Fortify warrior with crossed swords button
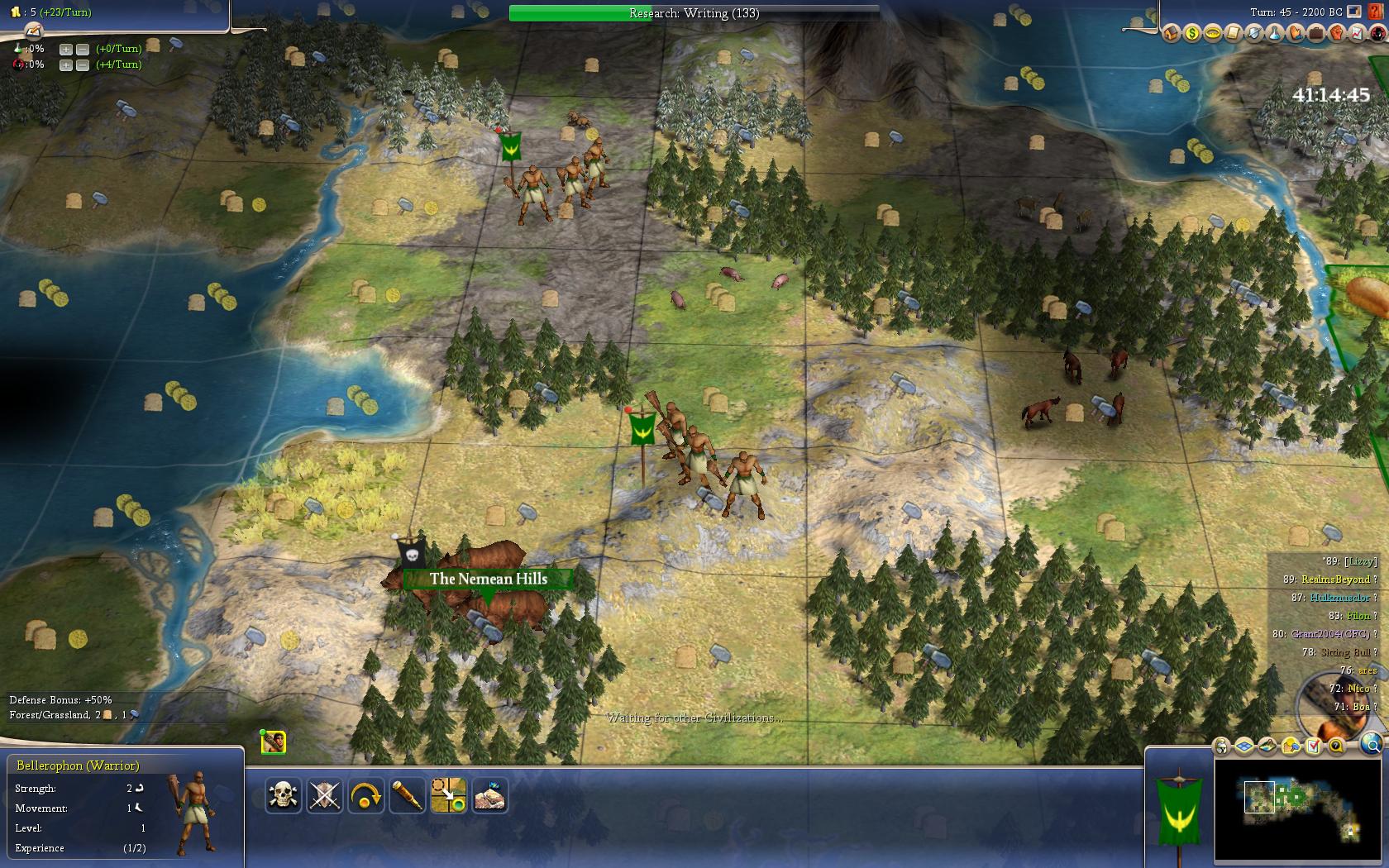 tap(324, 796)
